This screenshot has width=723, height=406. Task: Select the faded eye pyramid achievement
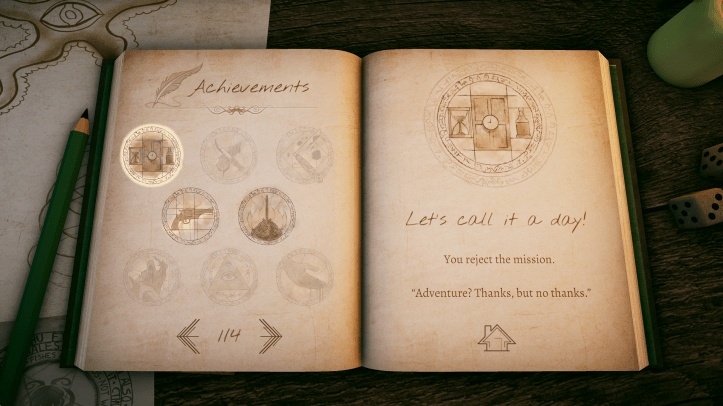pos(229,275)
